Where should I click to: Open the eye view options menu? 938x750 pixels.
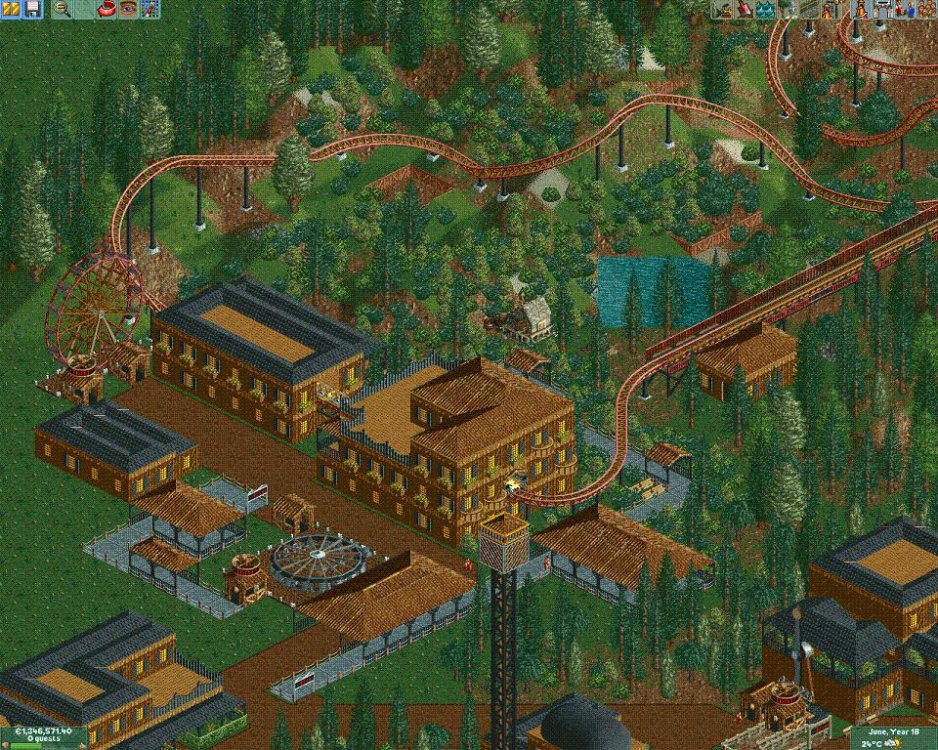click(x=127, y=9)
